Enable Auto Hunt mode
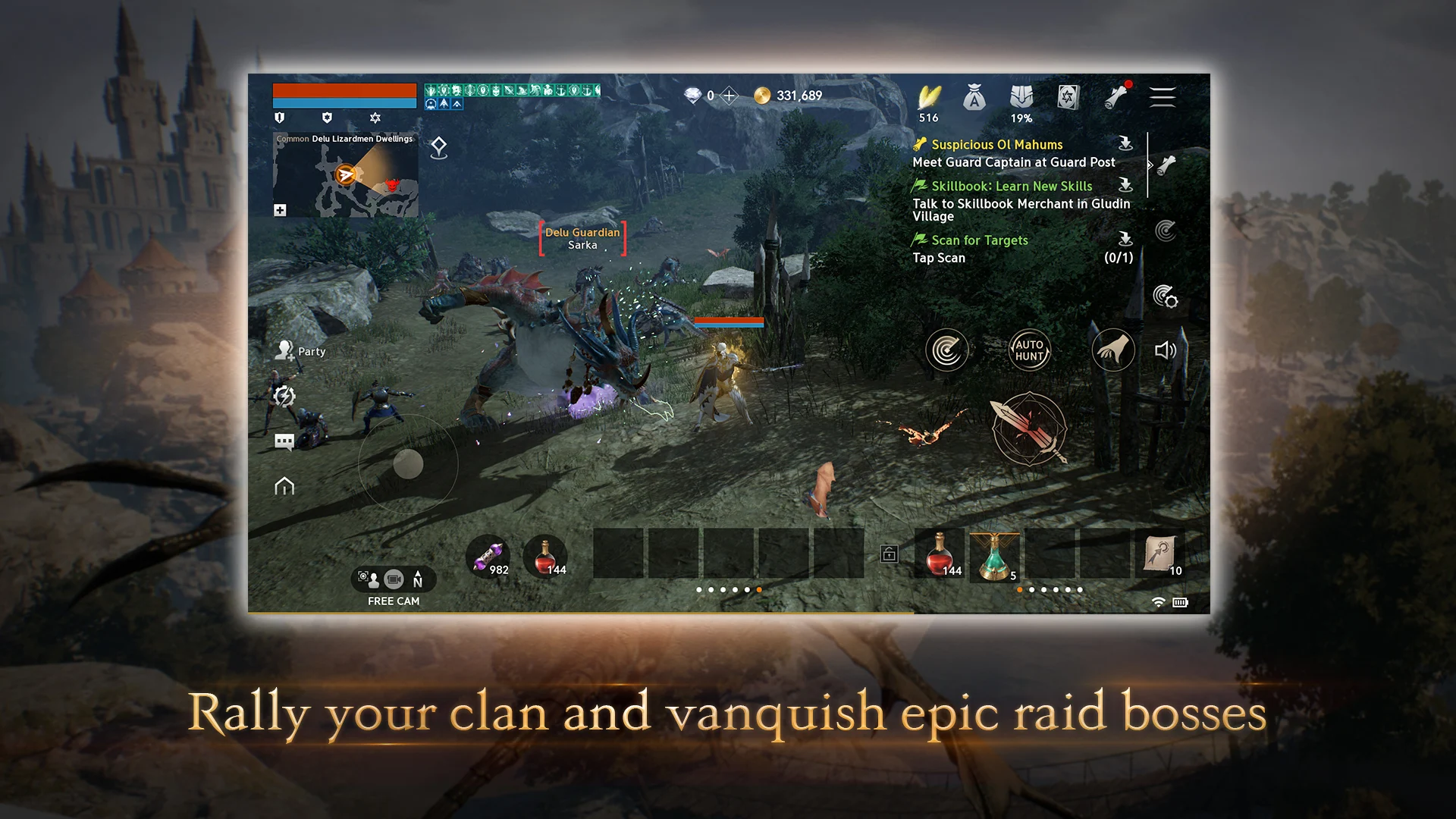The width and height of the screenshot is (1456, 819). tap(1029, 350)
